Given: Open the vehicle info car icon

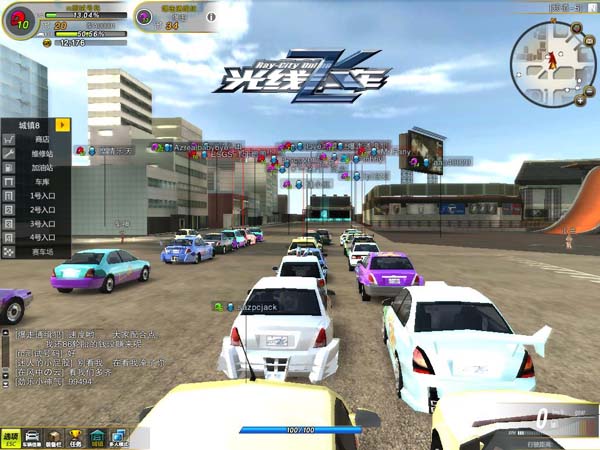Looking at the screenshot, I should pos(33,437).
